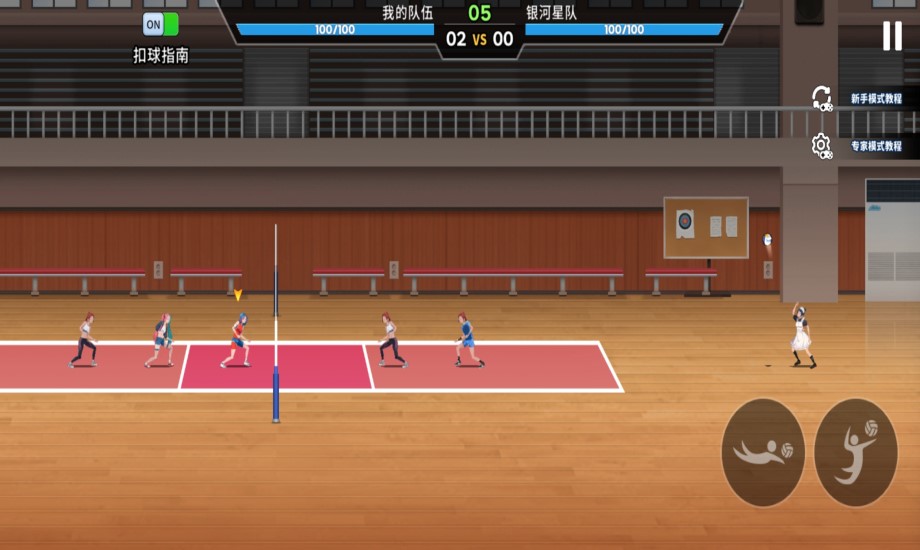Toggle the spike guide ON switch
This screenshot has height=550, width=920.
pos(160,25)
